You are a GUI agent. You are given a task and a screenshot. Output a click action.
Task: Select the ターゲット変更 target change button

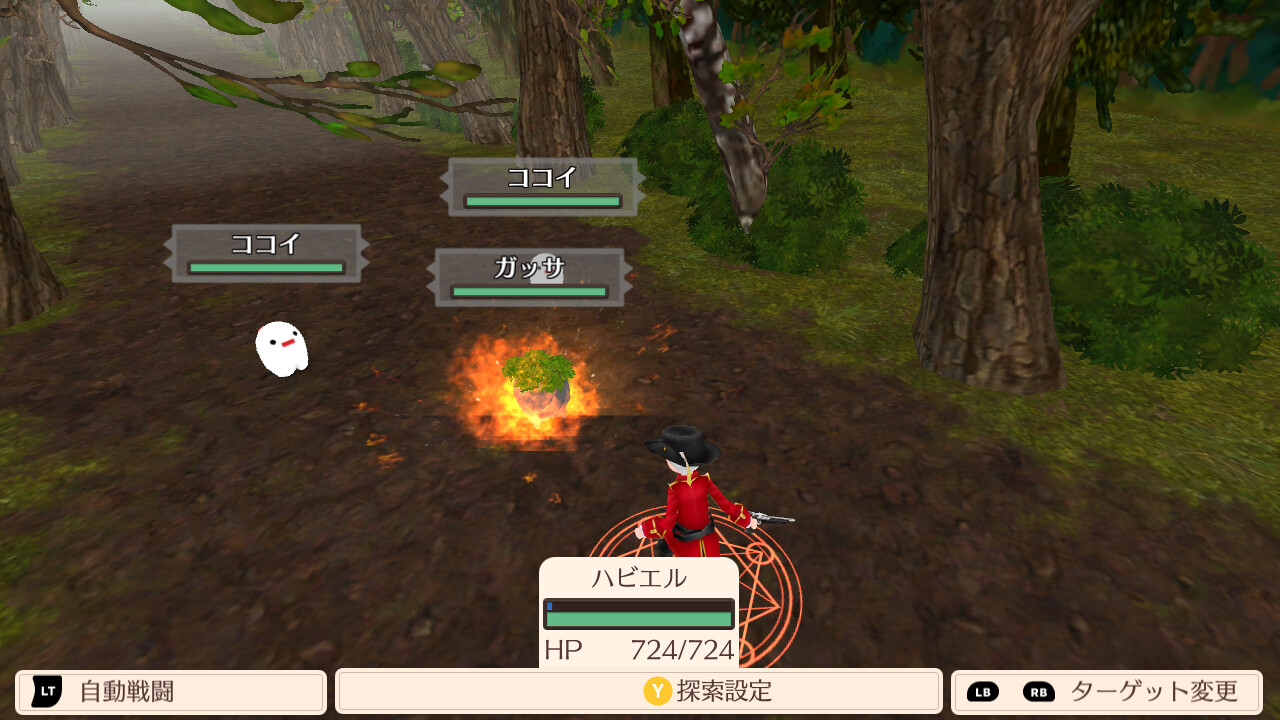[1106, 692]
